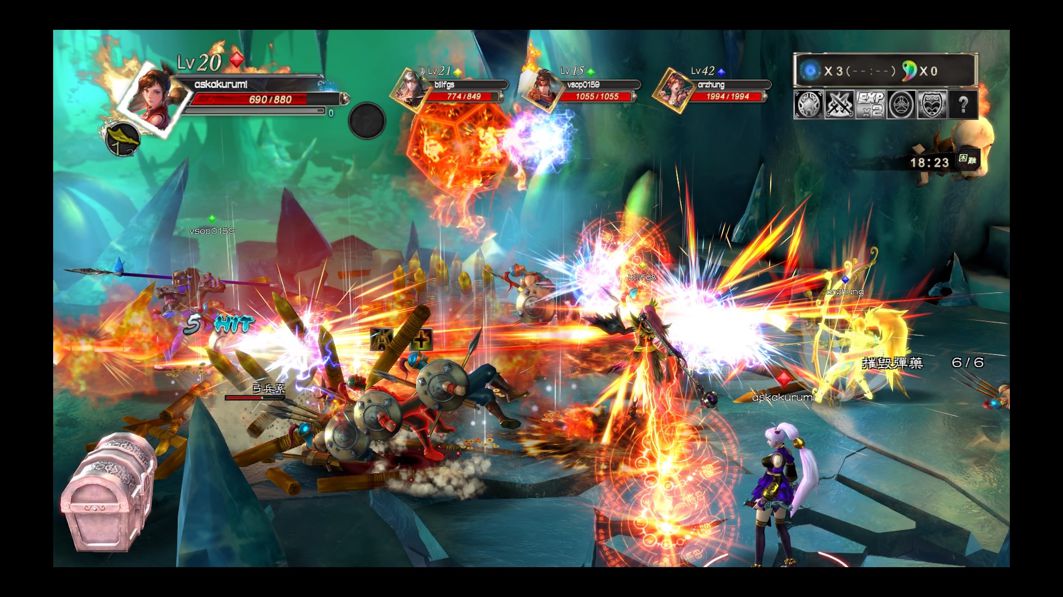Tap askokurumi's character portrait
Viewport: 1063px width, 597px height.
click(152, 93)
